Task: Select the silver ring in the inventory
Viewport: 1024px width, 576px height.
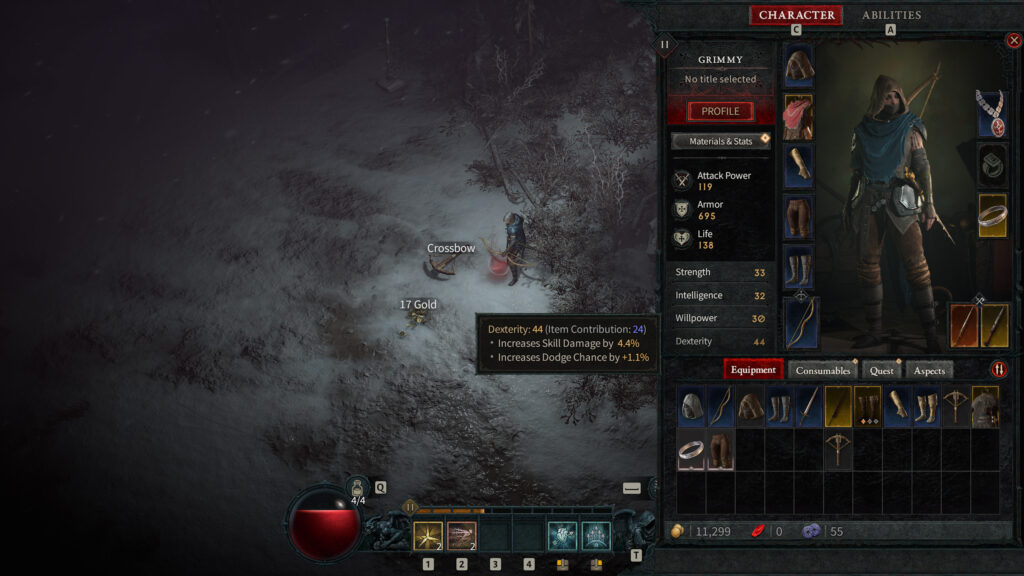Action: (692, 450)
